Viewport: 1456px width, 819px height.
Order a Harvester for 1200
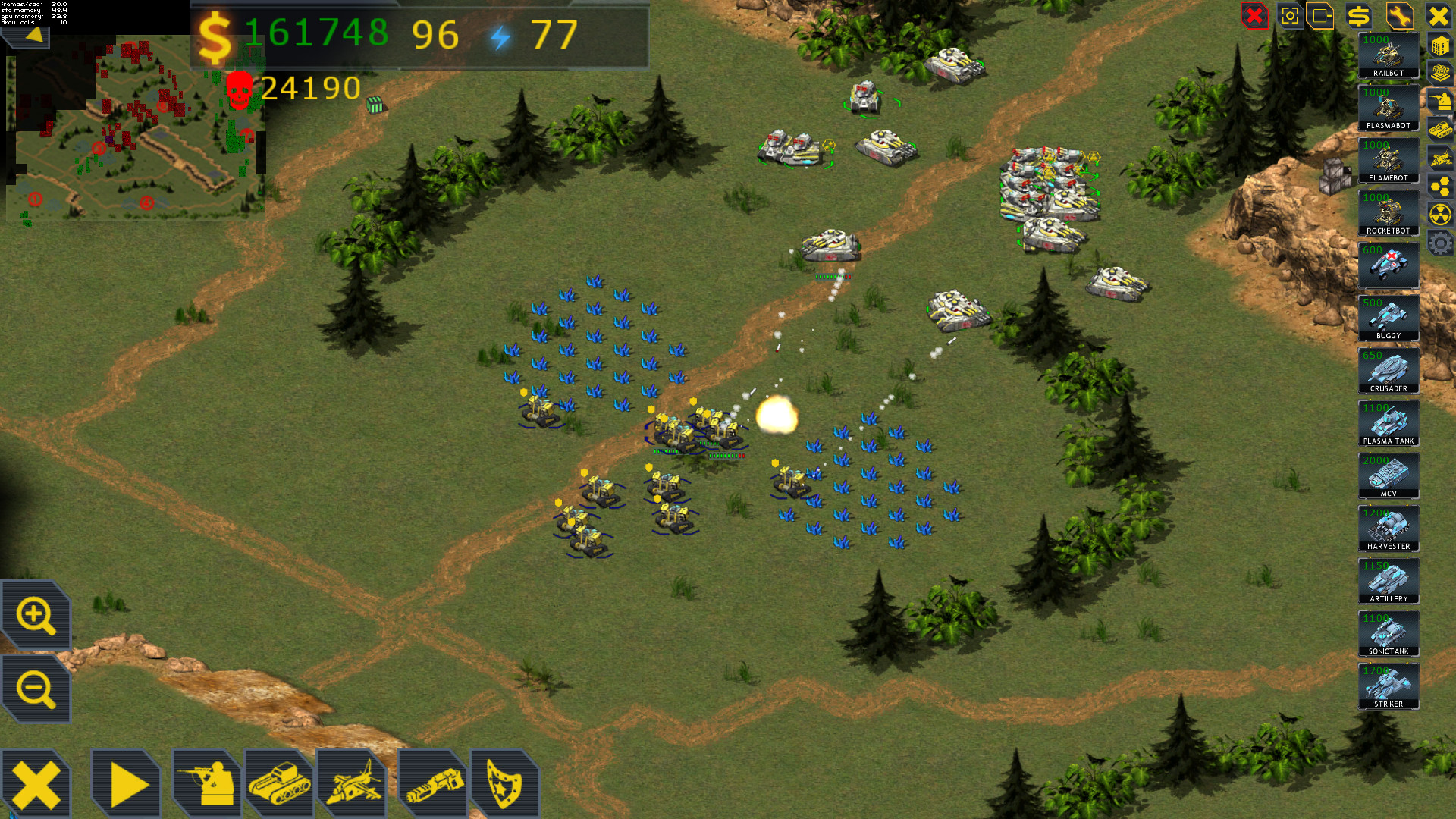(x=1388, y=529)
